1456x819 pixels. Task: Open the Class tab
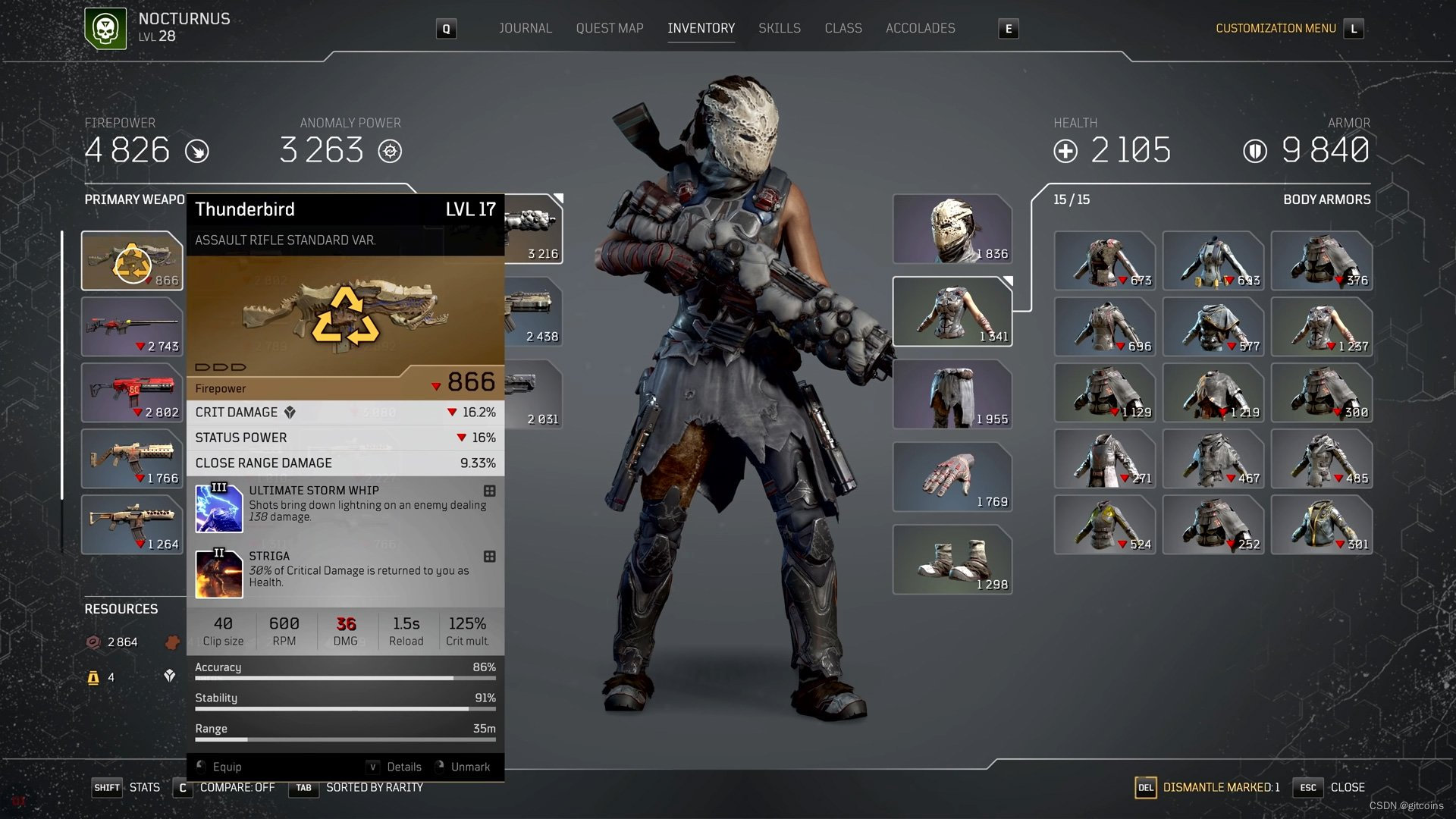pyautogui.click(x=843, y=28)
